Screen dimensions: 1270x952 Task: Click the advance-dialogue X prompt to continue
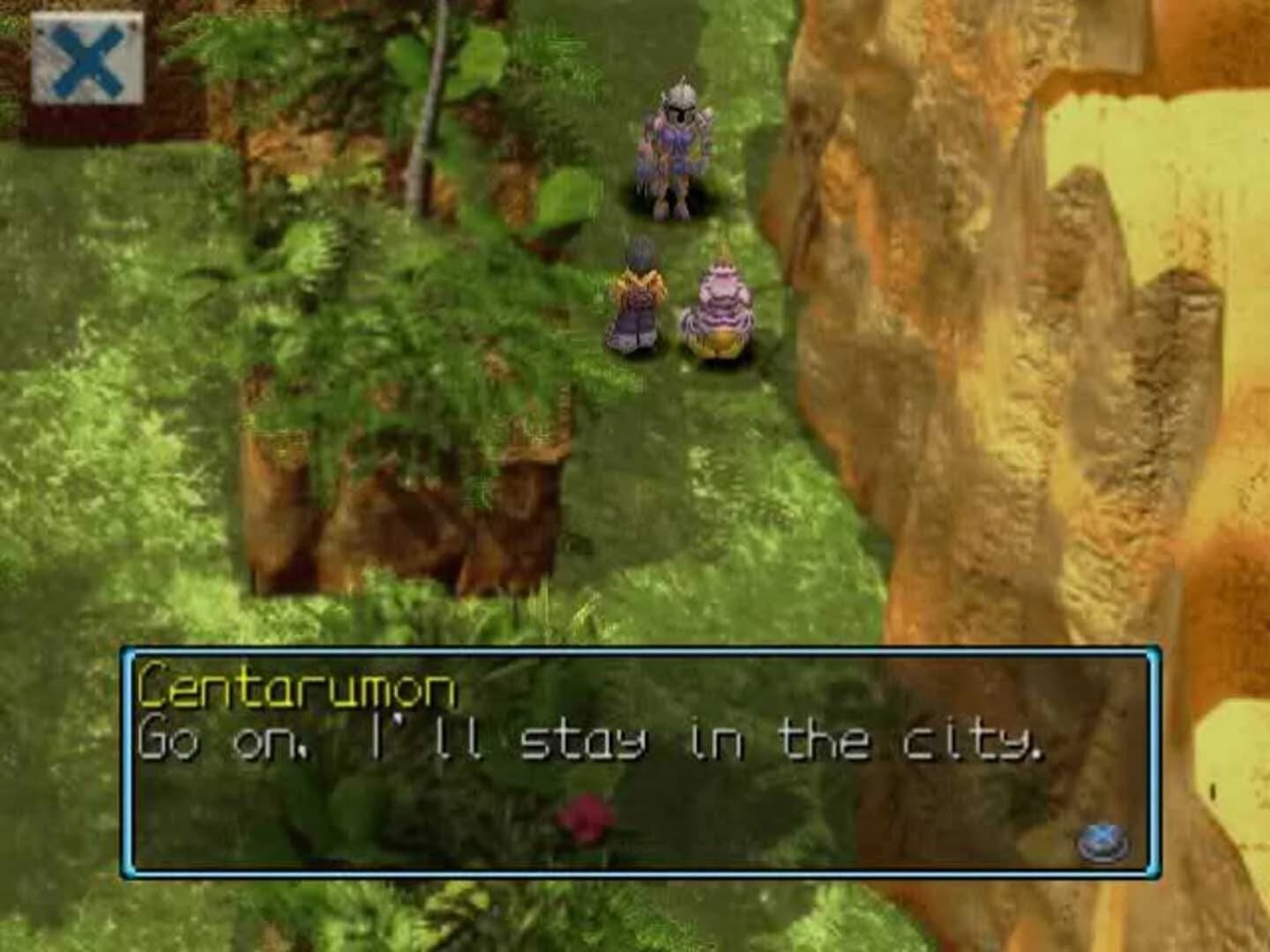[1102, 842]
